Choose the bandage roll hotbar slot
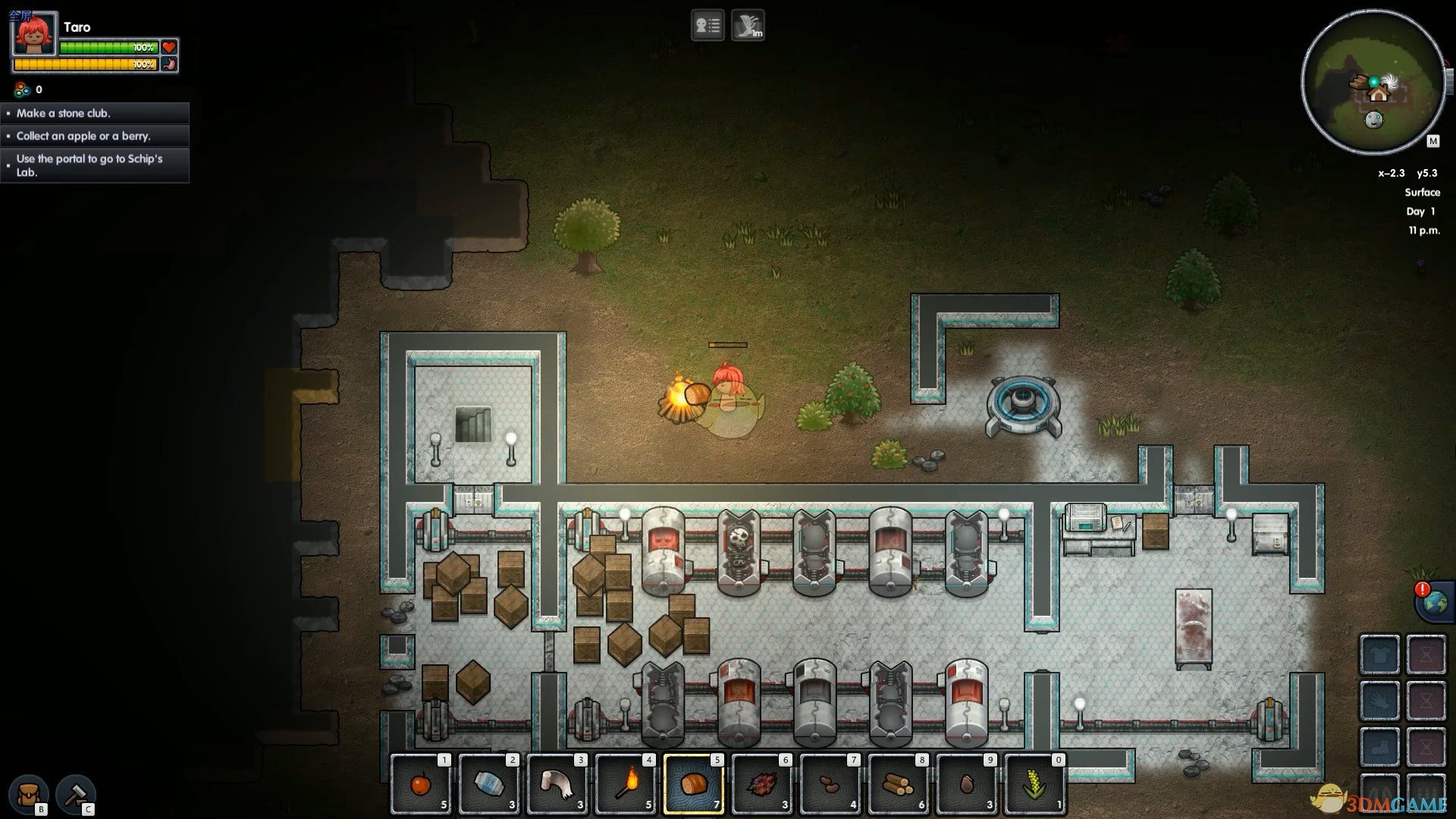 pyautogui.click(x=557, y=783)
